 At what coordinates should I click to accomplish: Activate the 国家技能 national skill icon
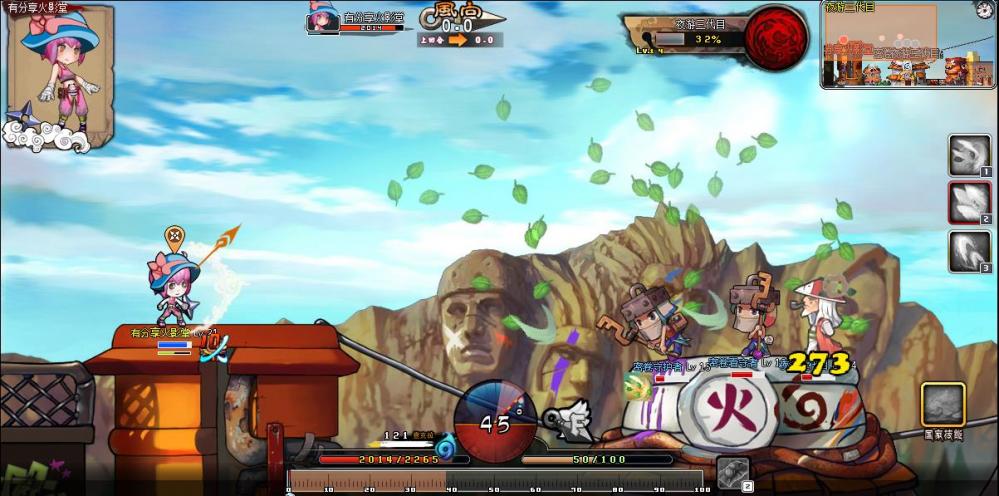coord(942,405)
